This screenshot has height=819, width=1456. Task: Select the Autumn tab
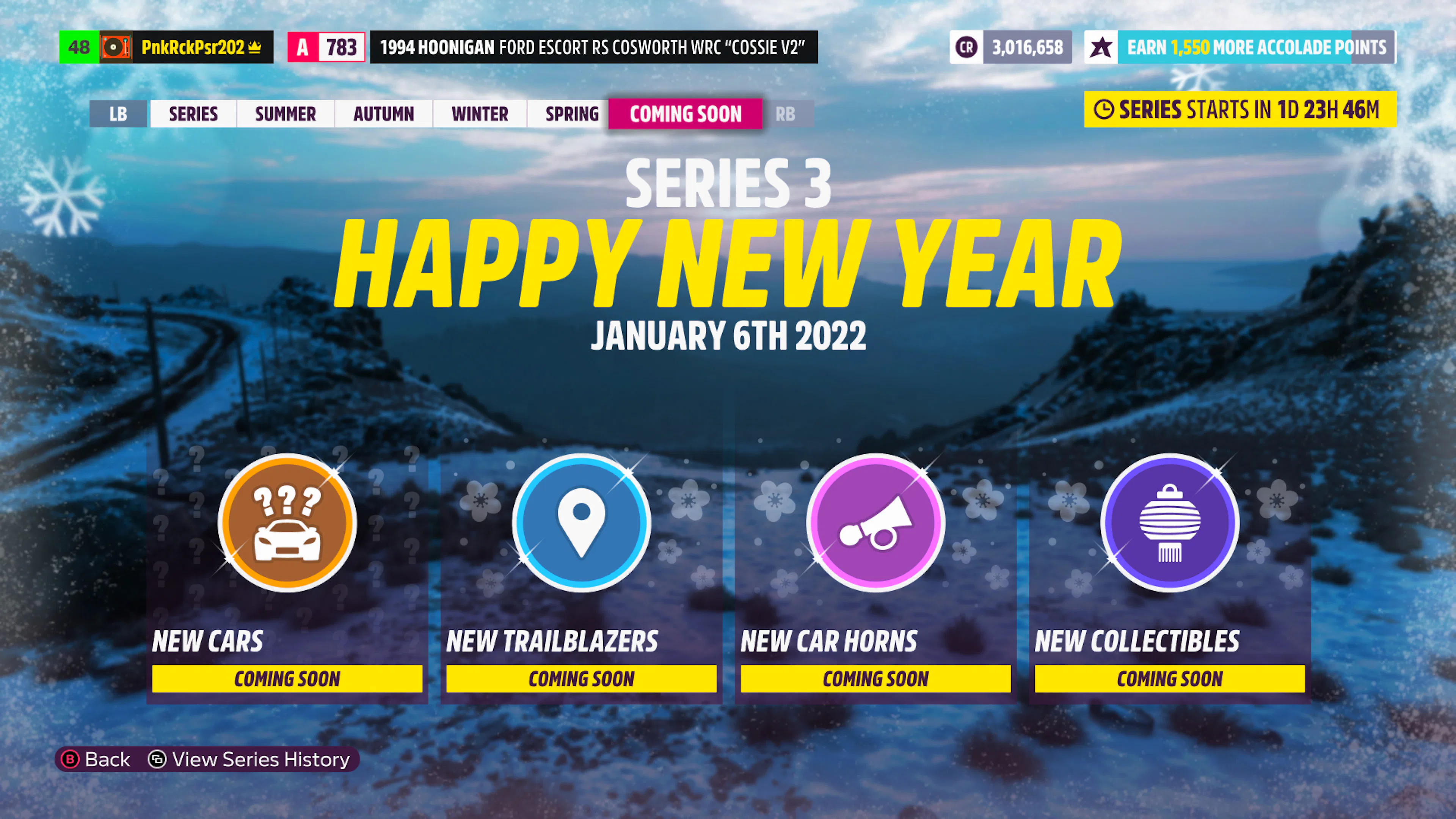click(383, 114)
